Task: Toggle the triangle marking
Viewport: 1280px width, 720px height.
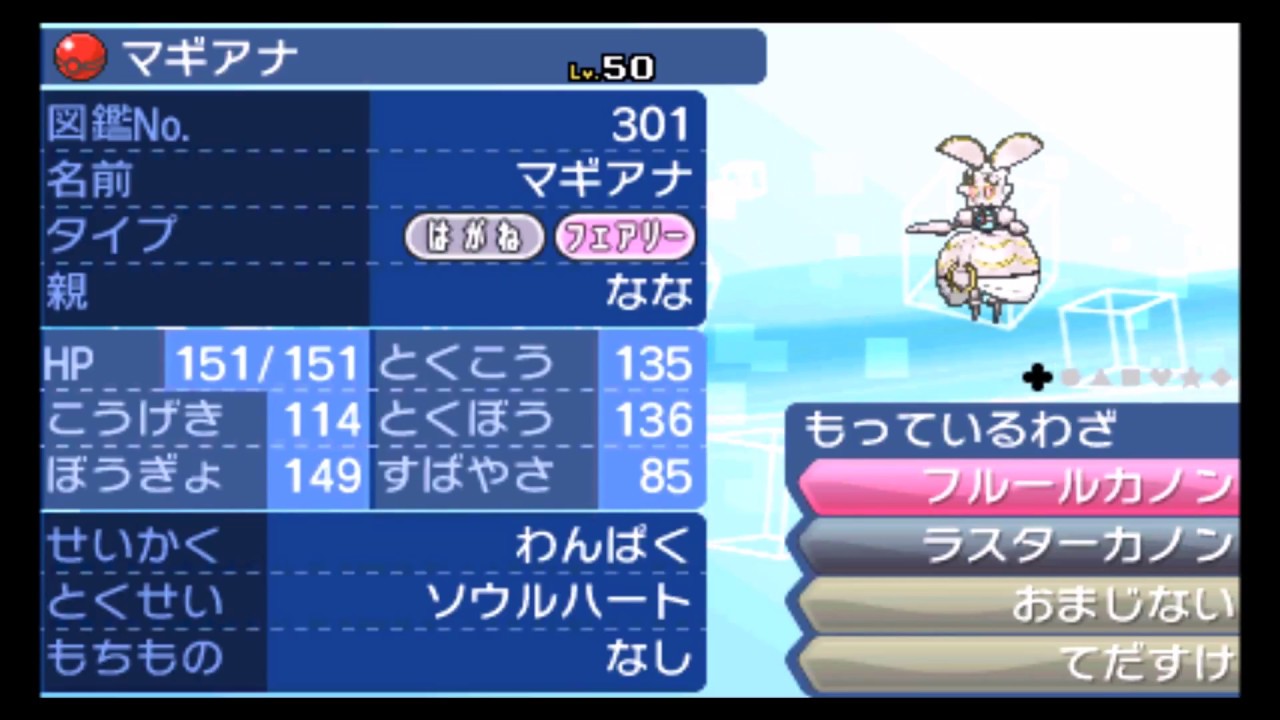Action: 1099,378
